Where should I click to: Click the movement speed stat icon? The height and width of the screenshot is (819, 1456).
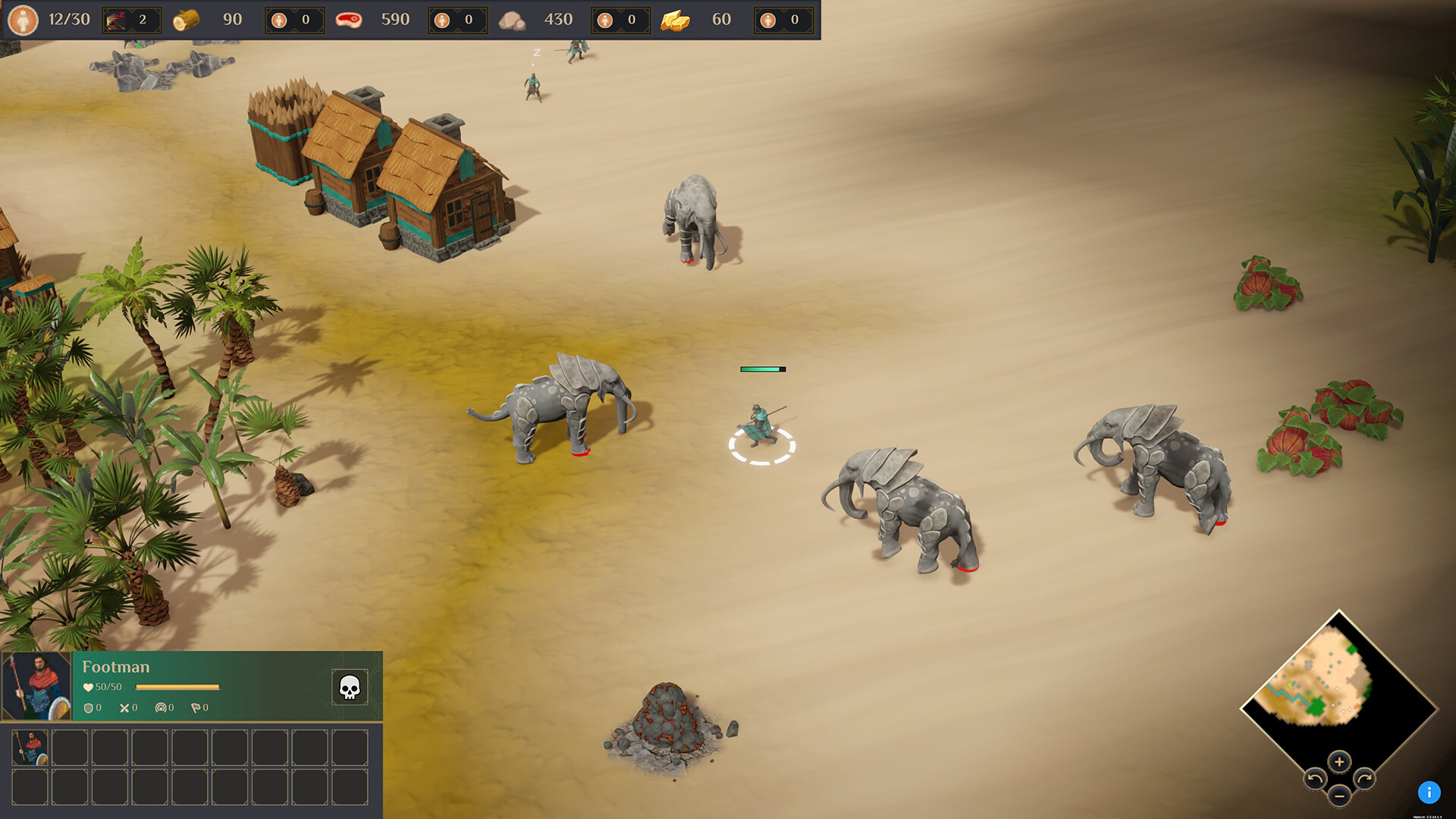coord(161,708)
